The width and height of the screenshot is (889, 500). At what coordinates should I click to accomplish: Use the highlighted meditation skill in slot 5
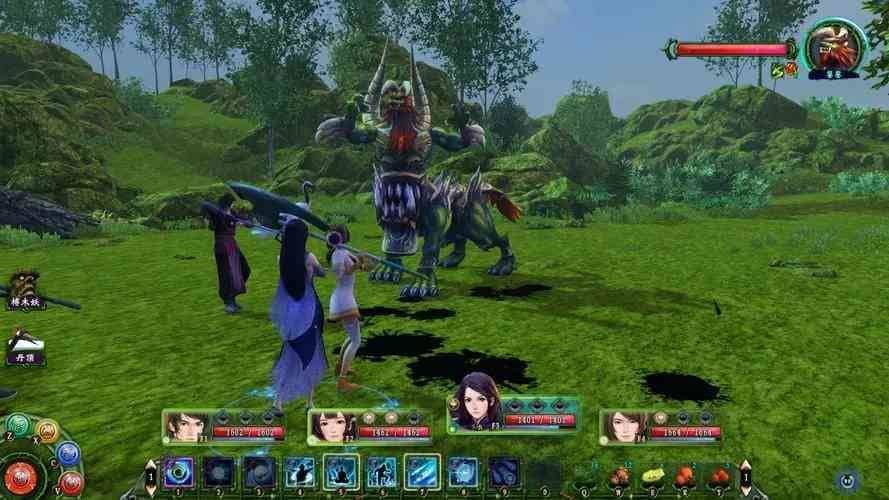click(340, 472)
